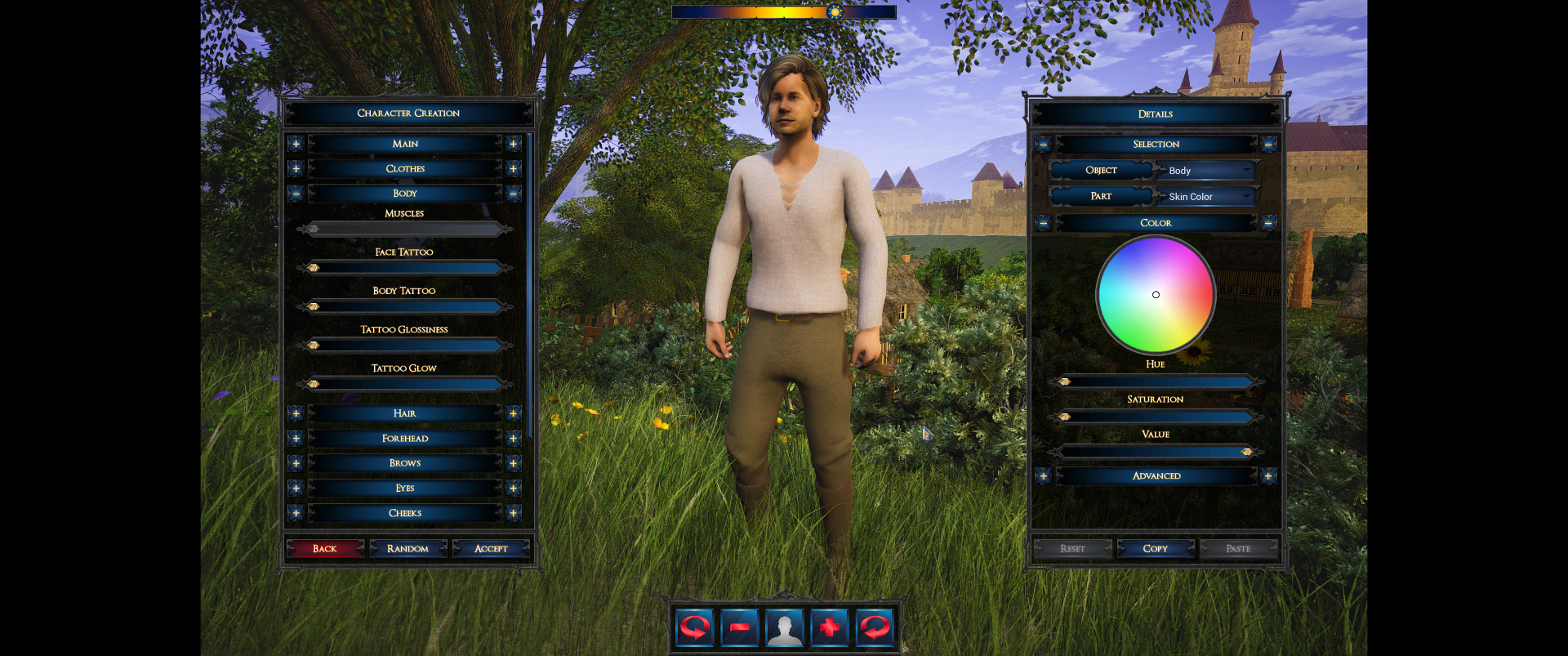Viewport: 1568px width, 656px height.
Task: Go back with the red Back button
Action: pos(324,549)
